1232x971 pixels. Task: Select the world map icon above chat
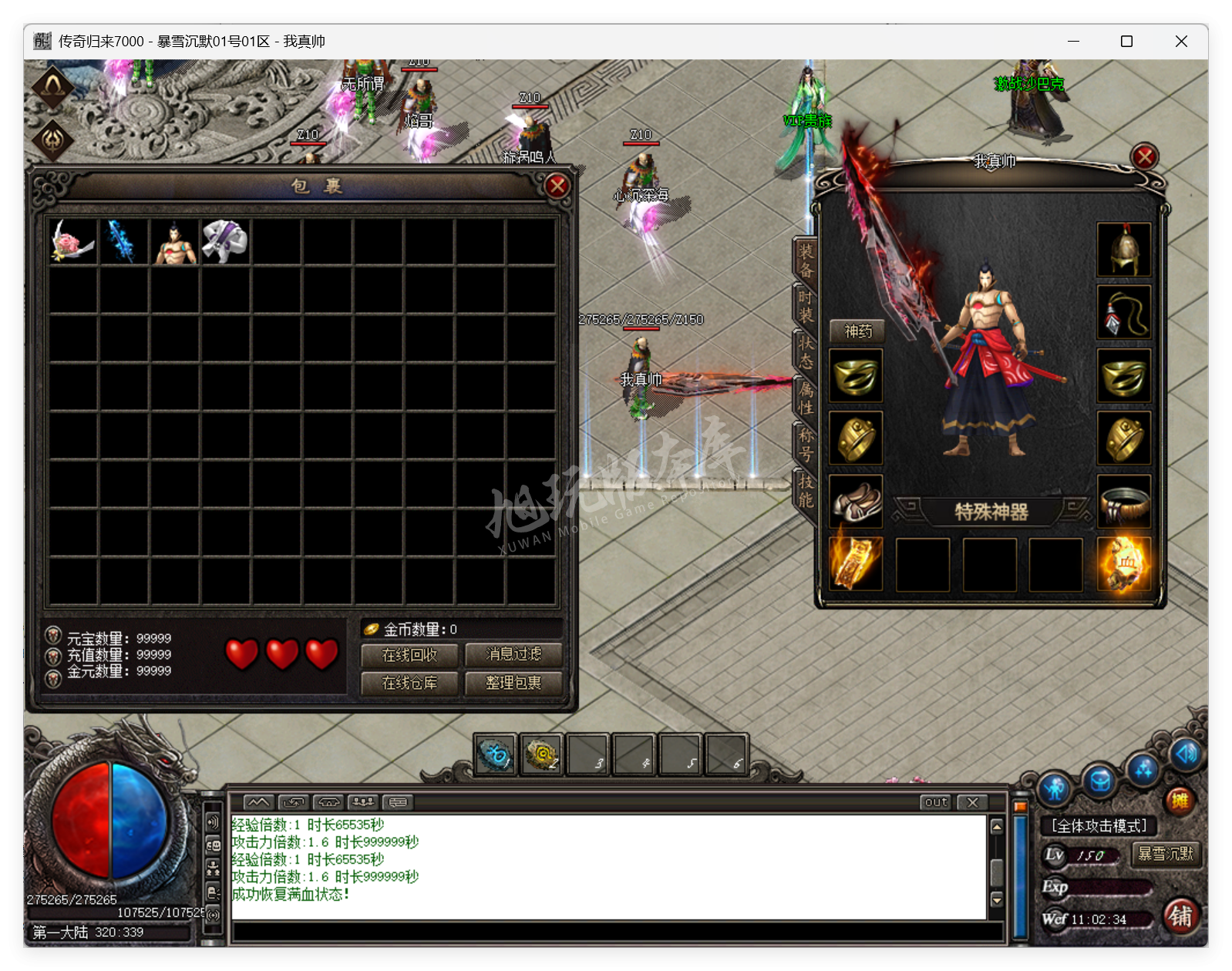point(259,801)
